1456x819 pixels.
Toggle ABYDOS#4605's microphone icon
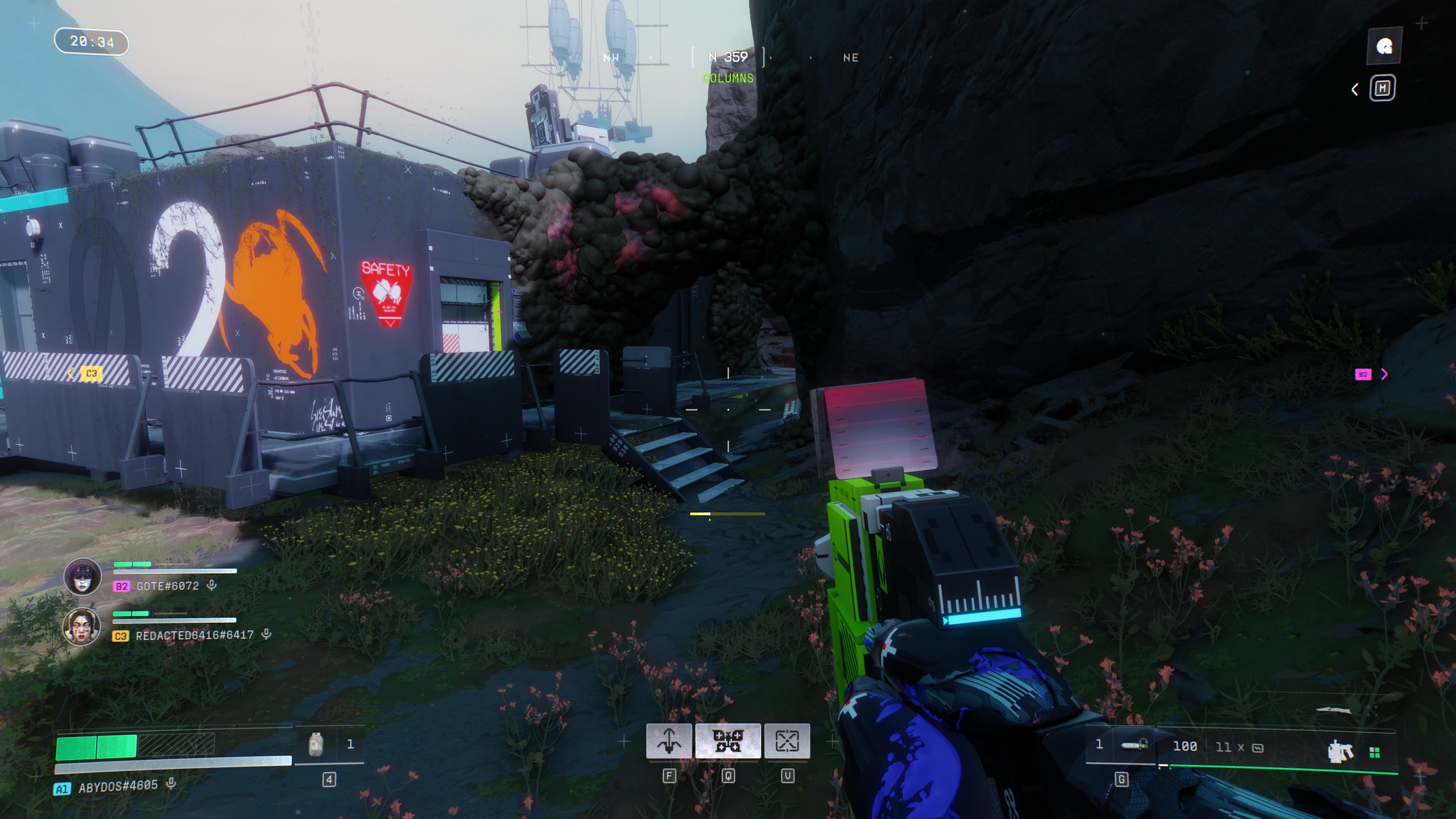171,784
